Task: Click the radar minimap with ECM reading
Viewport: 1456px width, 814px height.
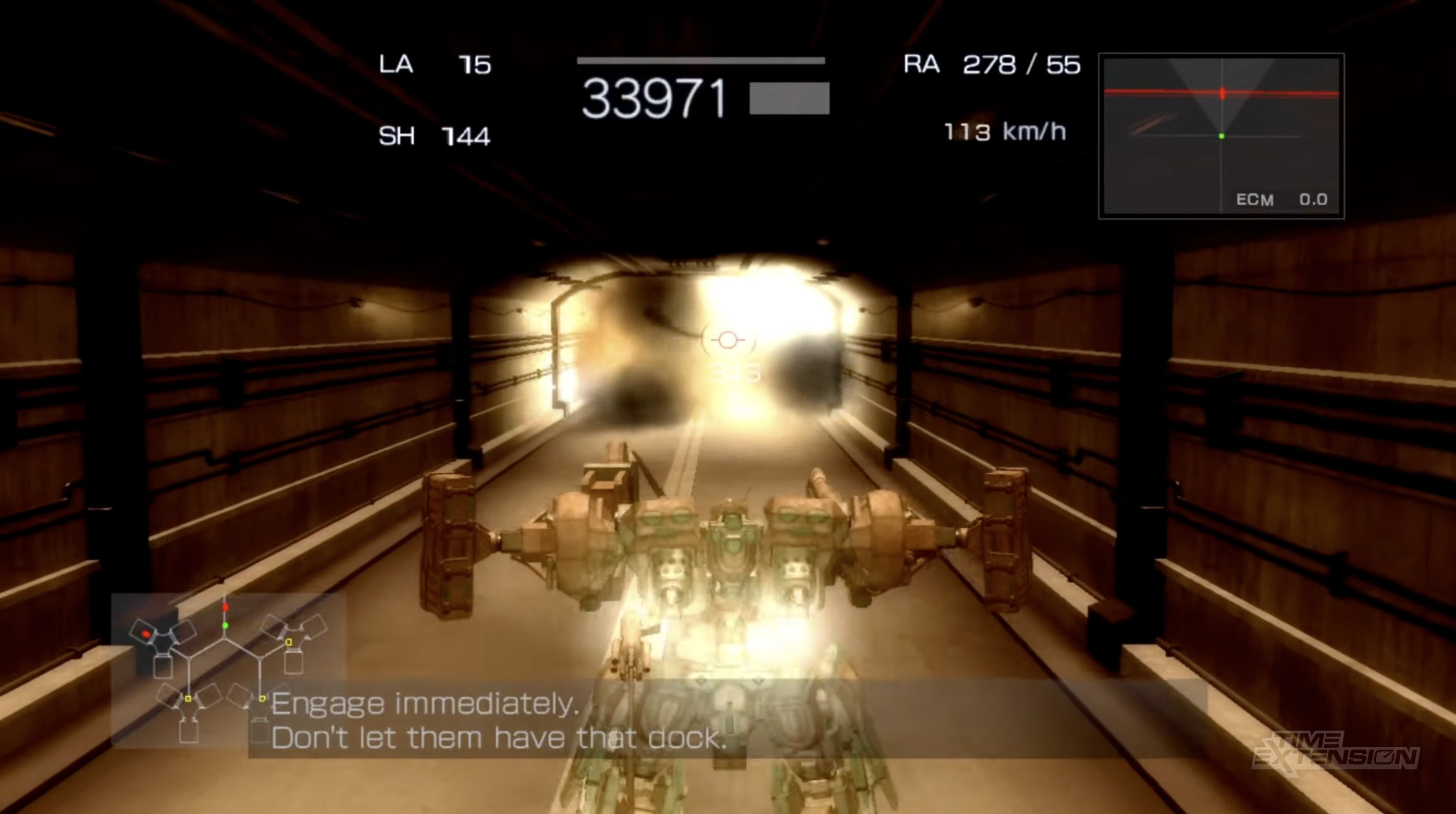Action: (1221, 135)
